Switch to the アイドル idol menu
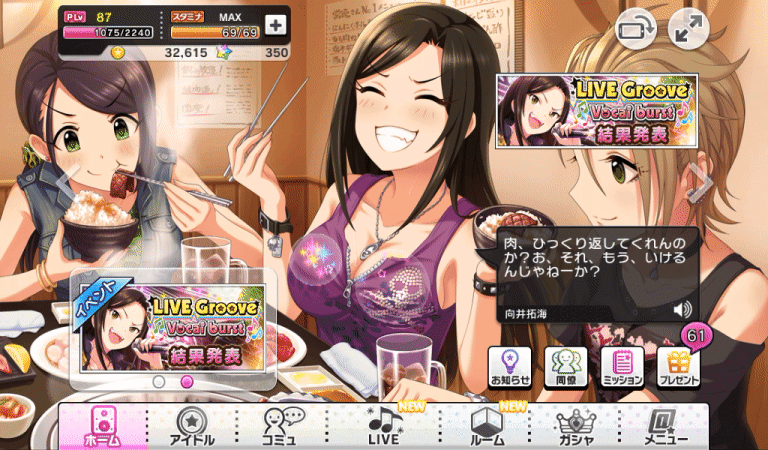 pos(192,426)
